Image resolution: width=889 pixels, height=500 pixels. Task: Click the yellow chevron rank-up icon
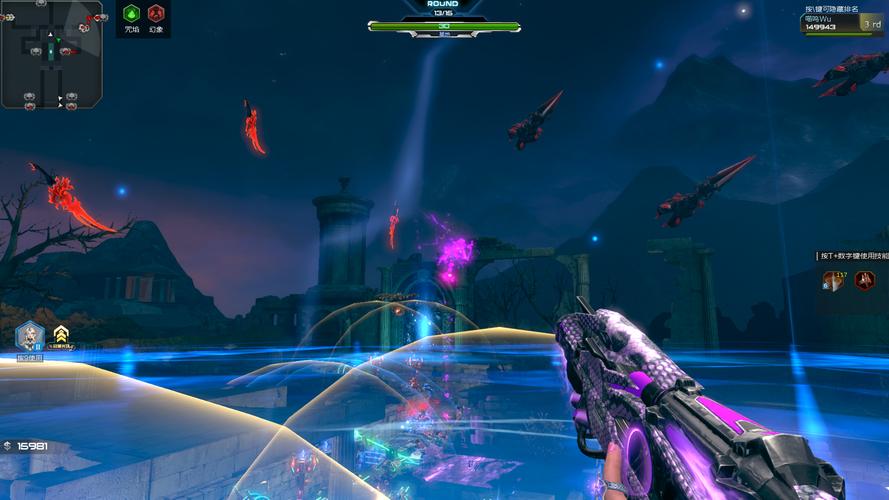(x=61, y=334)
